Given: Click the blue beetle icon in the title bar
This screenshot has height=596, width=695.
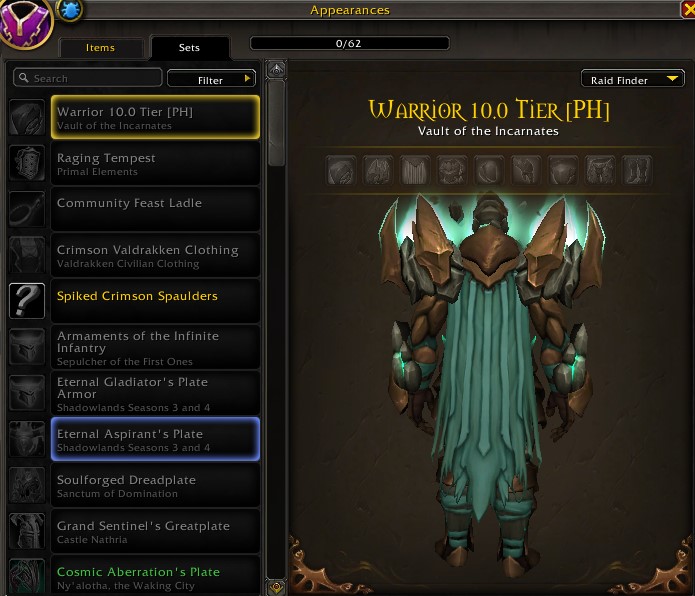Looking at the screenshot, I should pyautogui.click(x=71, y=10).
